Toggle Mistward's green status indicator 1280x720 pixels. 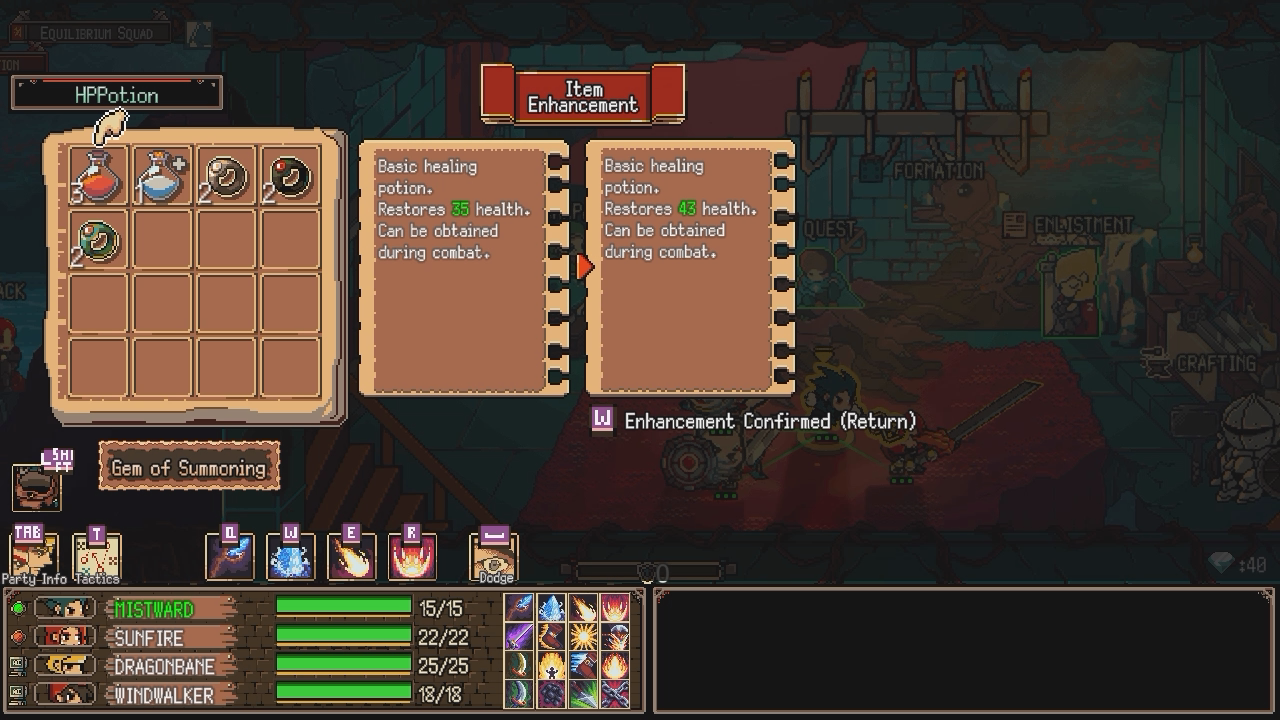17,607
